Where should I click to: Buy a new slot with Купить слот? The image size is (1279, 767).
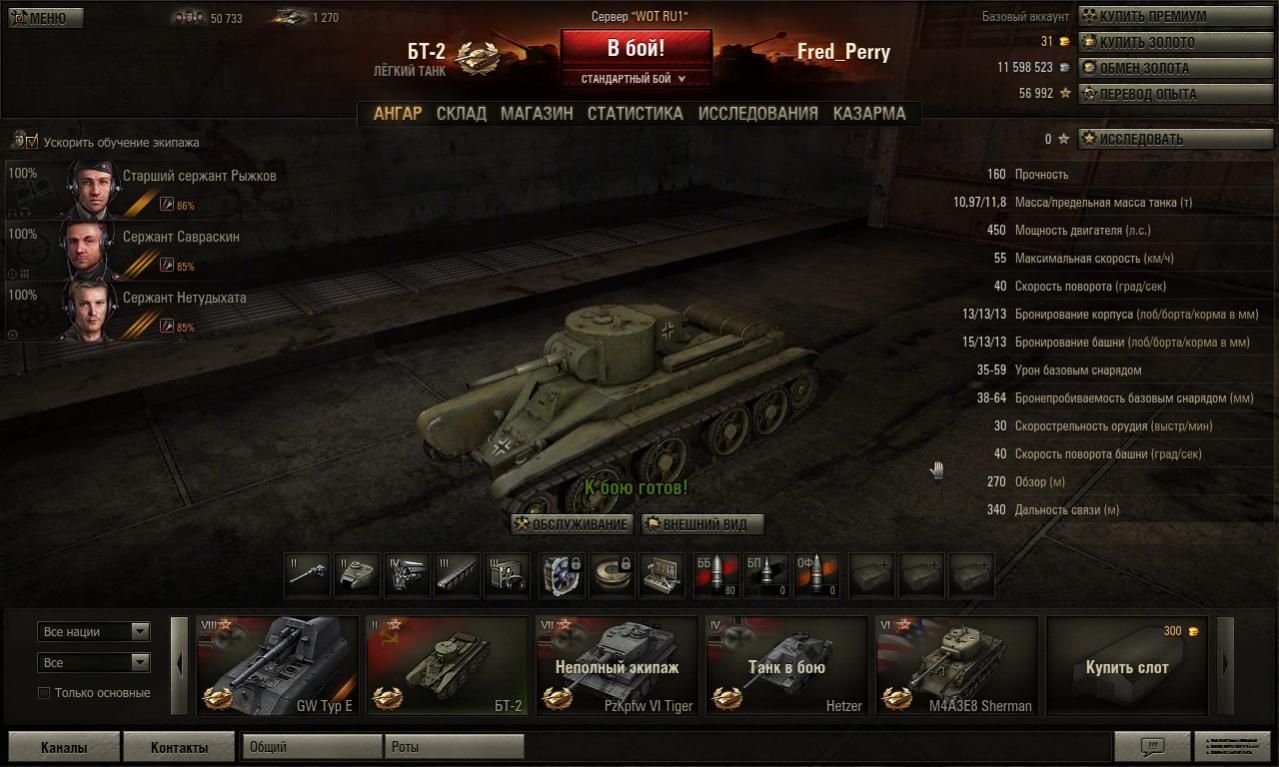pyautogui.click(x=1127, y=665)
